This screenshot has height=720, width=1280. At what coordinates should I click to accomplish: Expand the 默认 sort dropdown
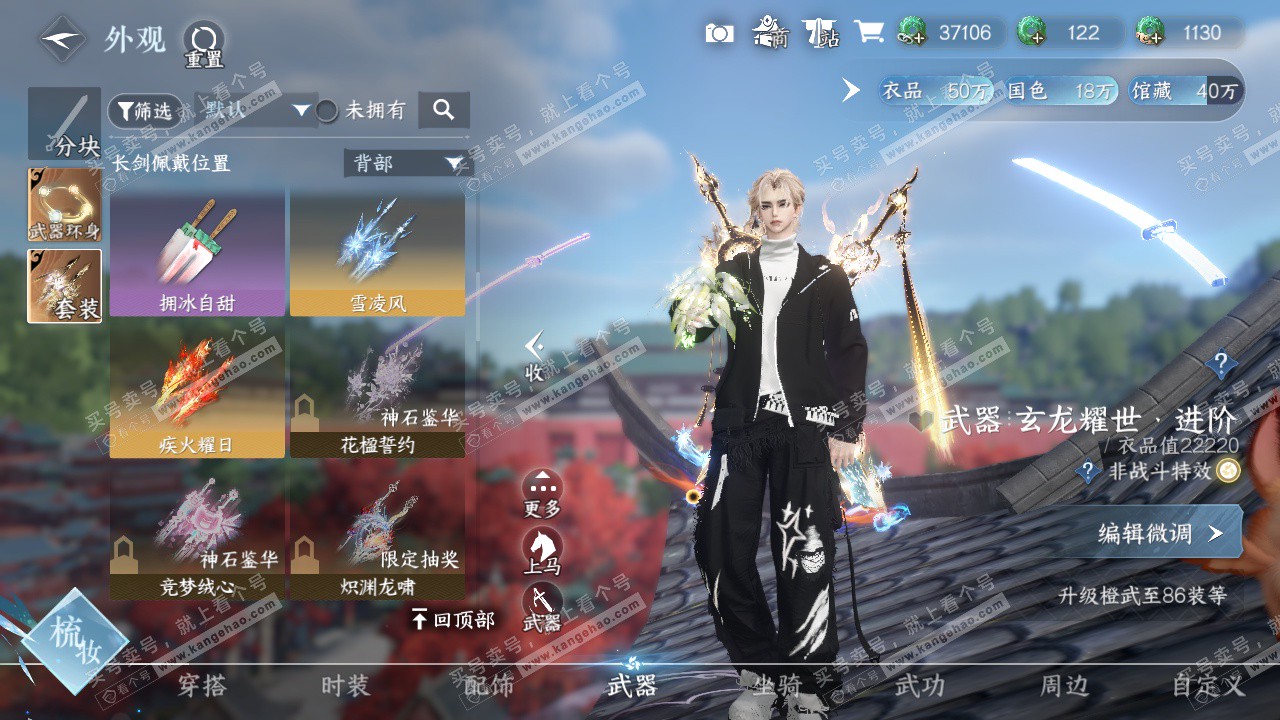pyautogui.click(x=255, y=110)
